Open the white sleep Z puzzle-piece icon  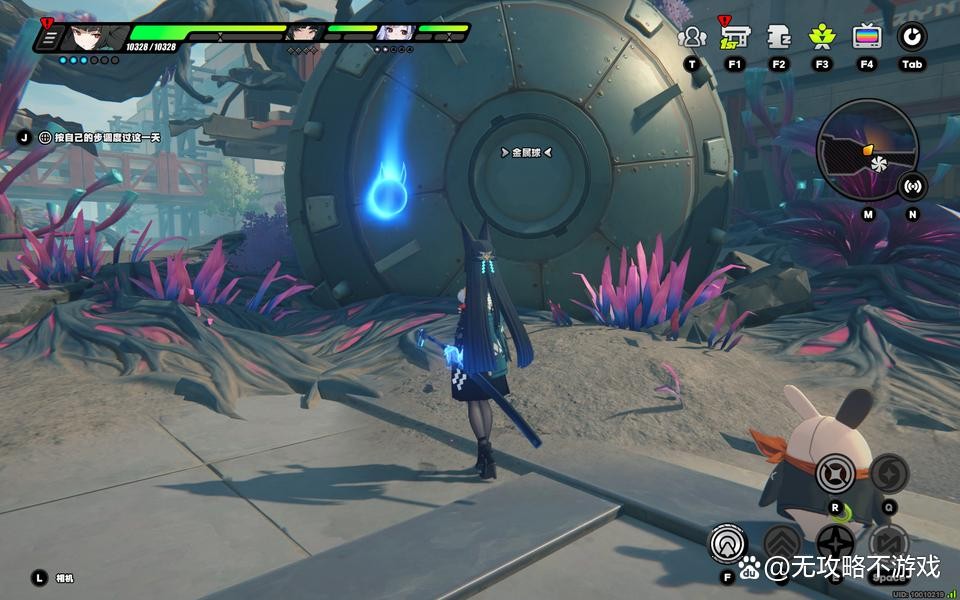tap(779, 38)
